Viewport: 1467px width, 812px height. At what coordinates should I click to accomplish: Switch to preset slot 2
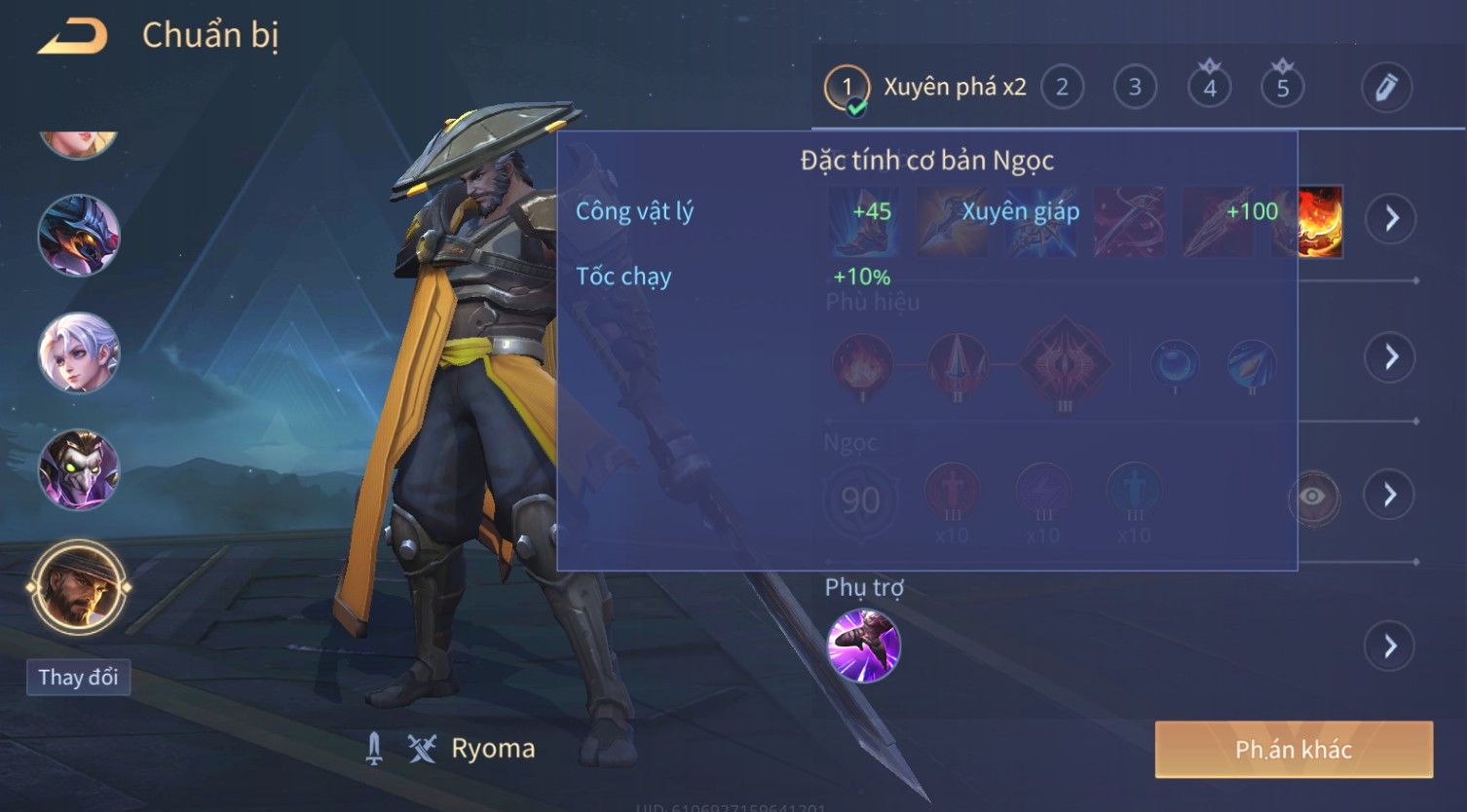point(1062,88)
